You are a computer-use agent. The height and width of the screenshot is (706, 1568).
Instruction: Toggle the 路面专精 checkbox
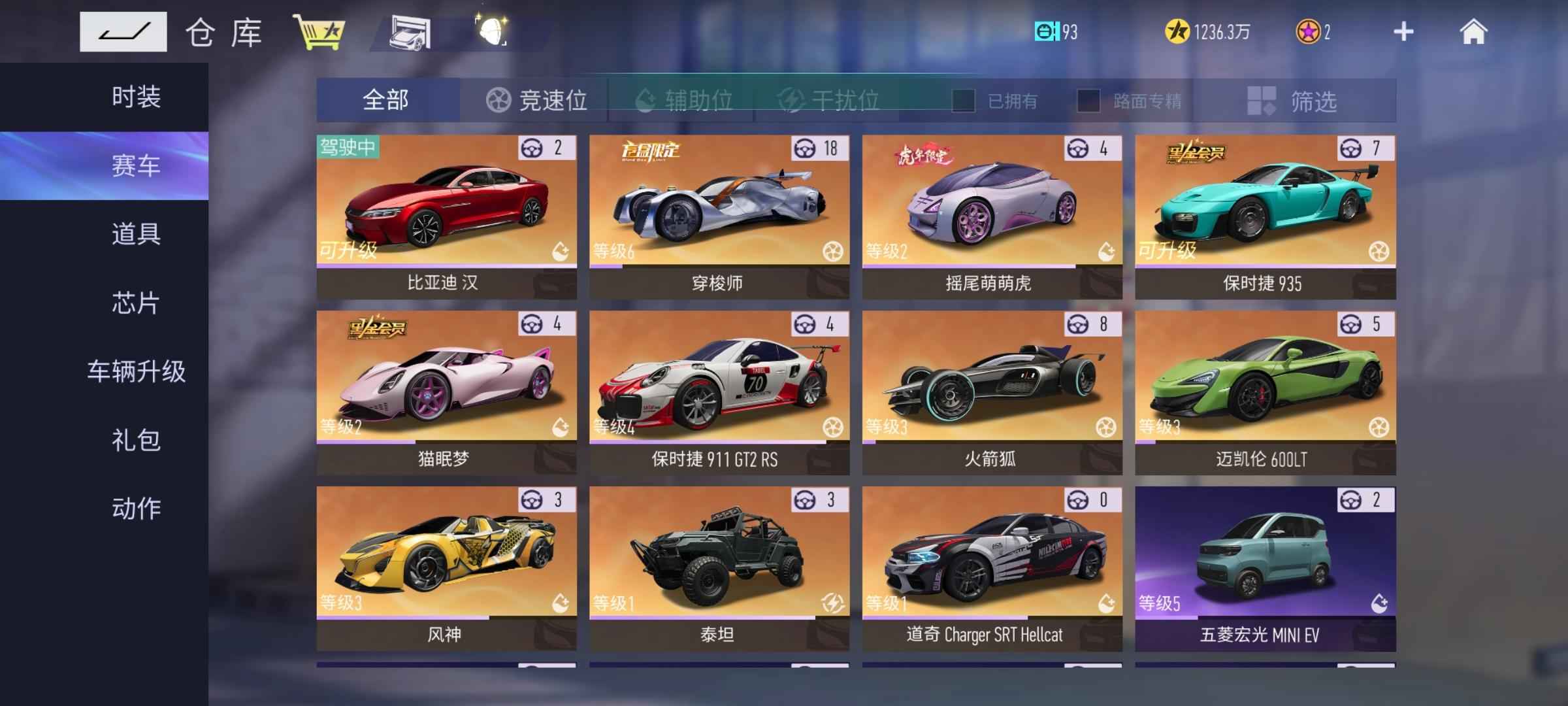(x=1088, y=101)
